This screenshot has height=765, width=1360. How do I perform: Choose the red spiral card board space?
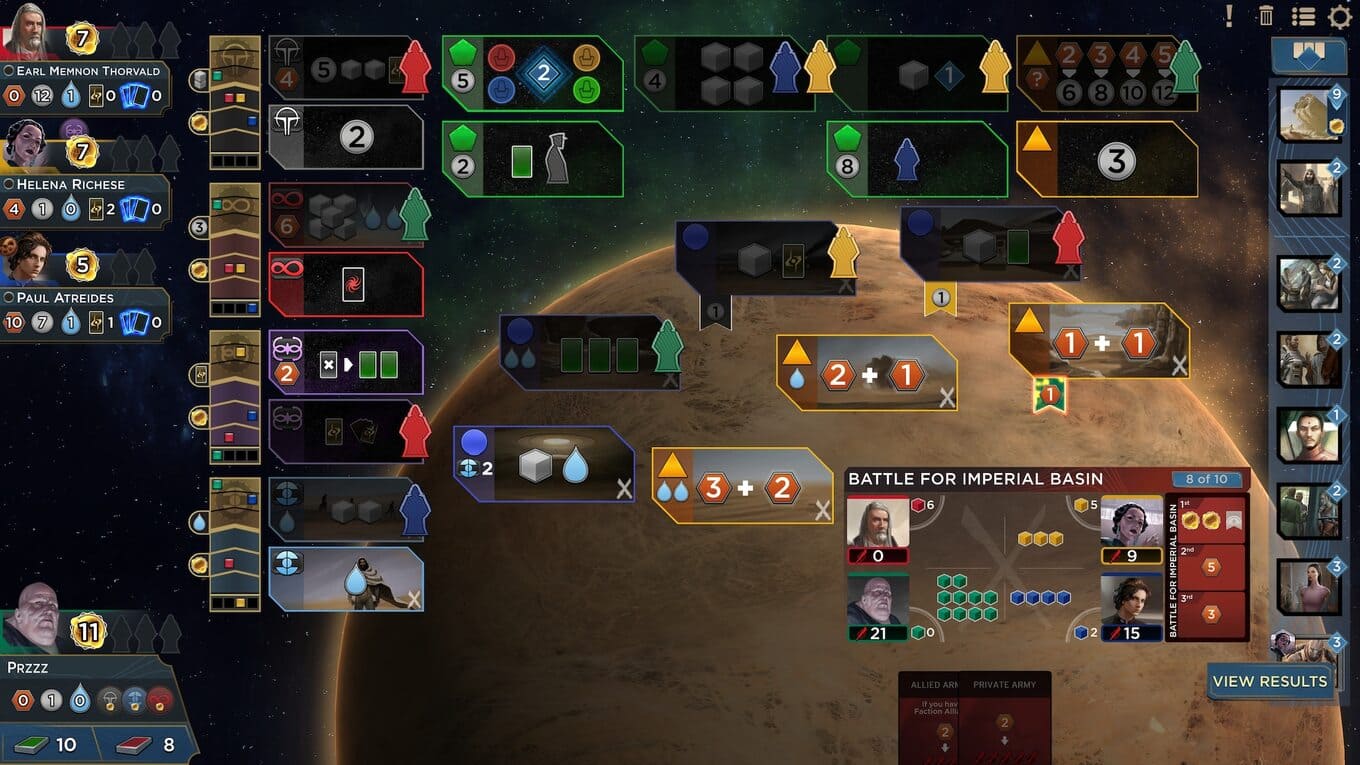point(346,284)
